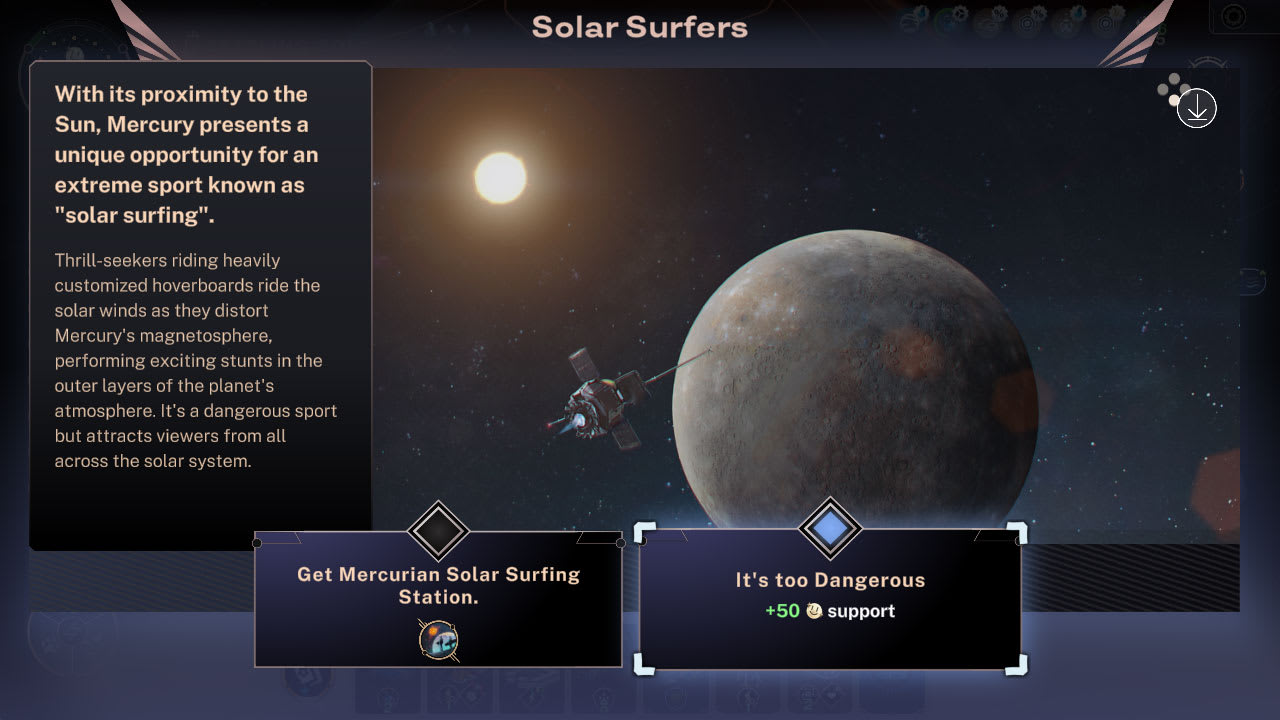
Task: Click the crossed-tools icon in the bottom bar
Action: 460,691
